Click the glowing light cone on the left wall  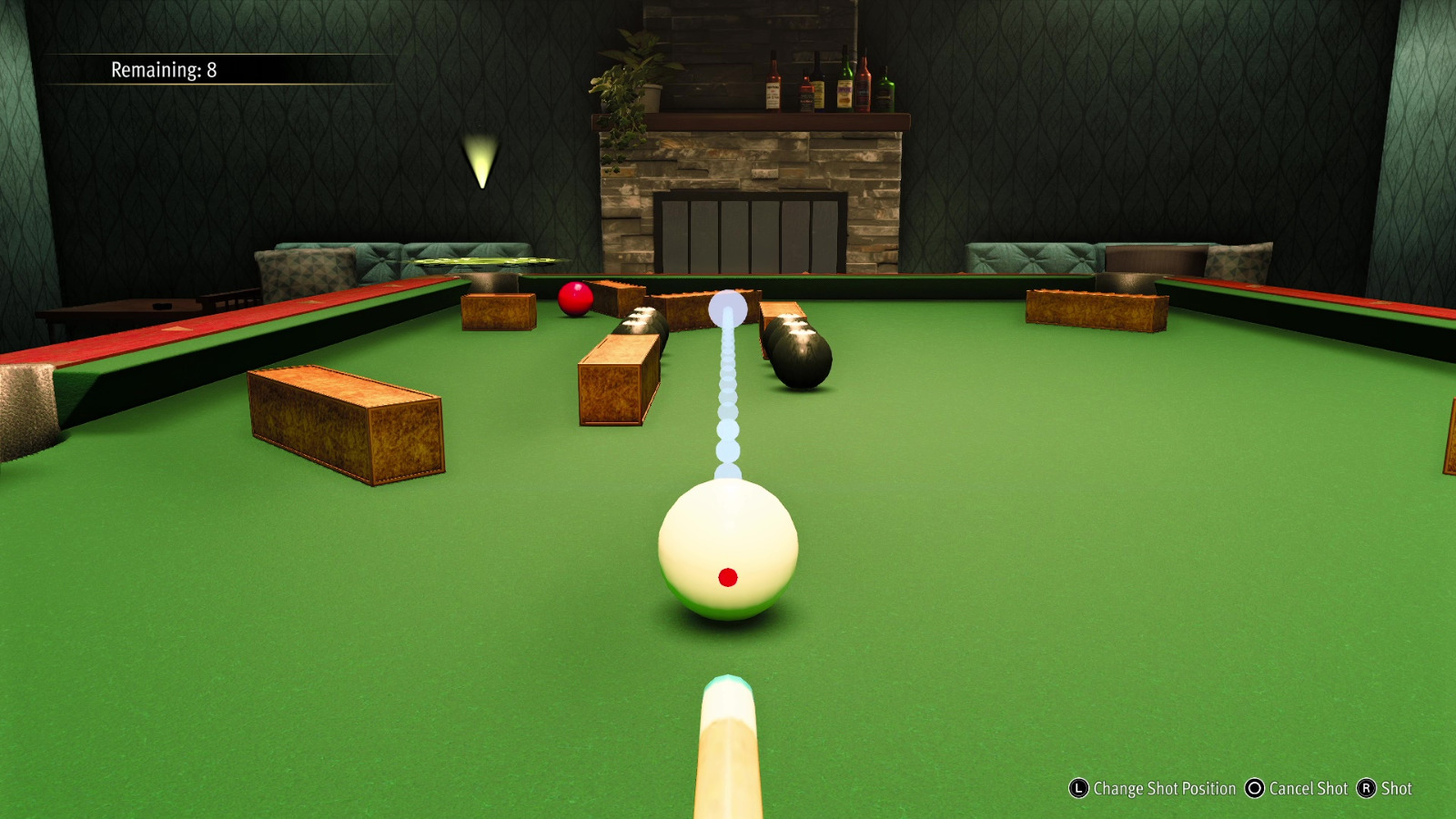pos(480,159)
